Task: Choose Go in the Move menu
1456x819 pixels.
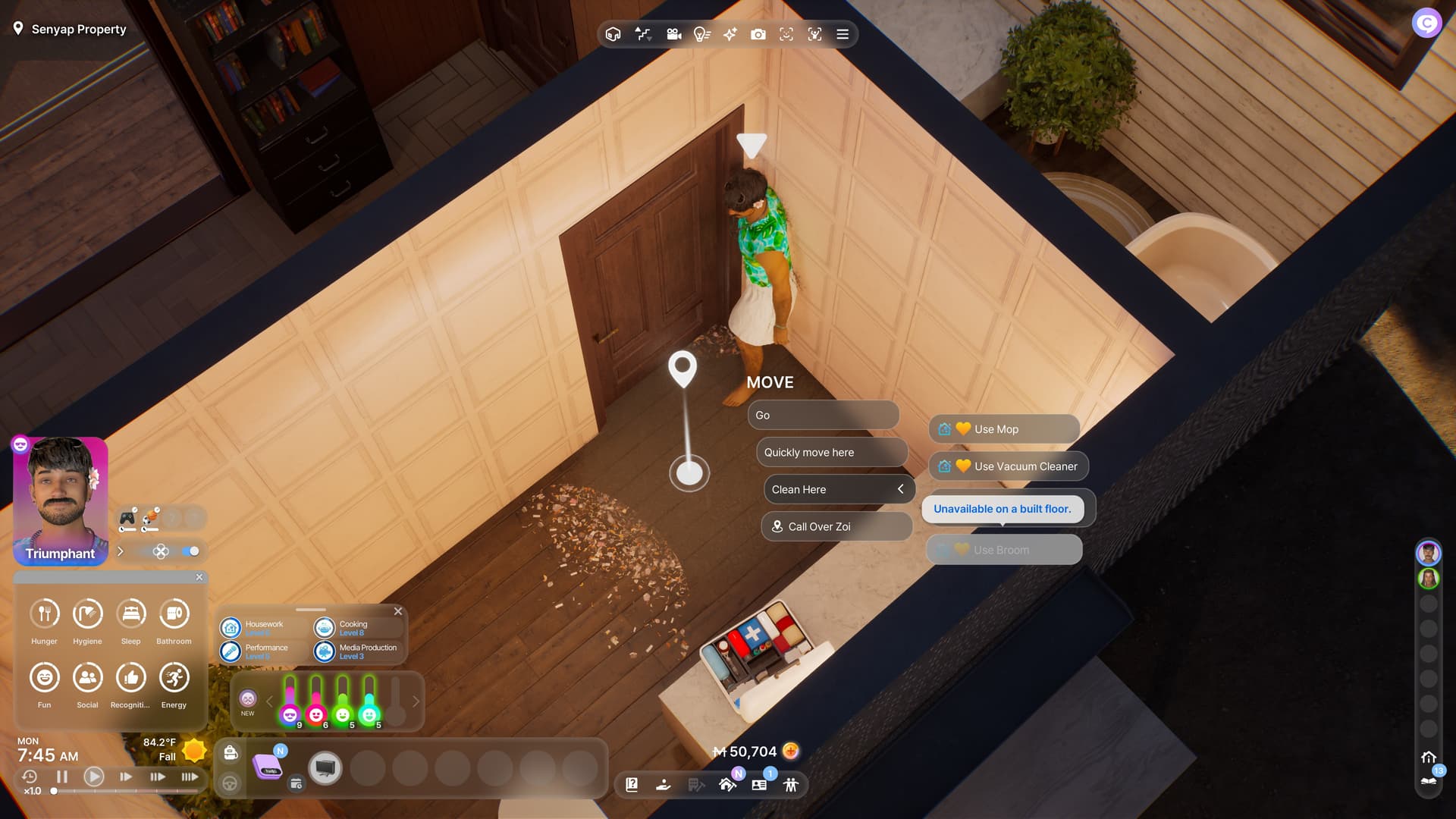Action: pos(823,416)
